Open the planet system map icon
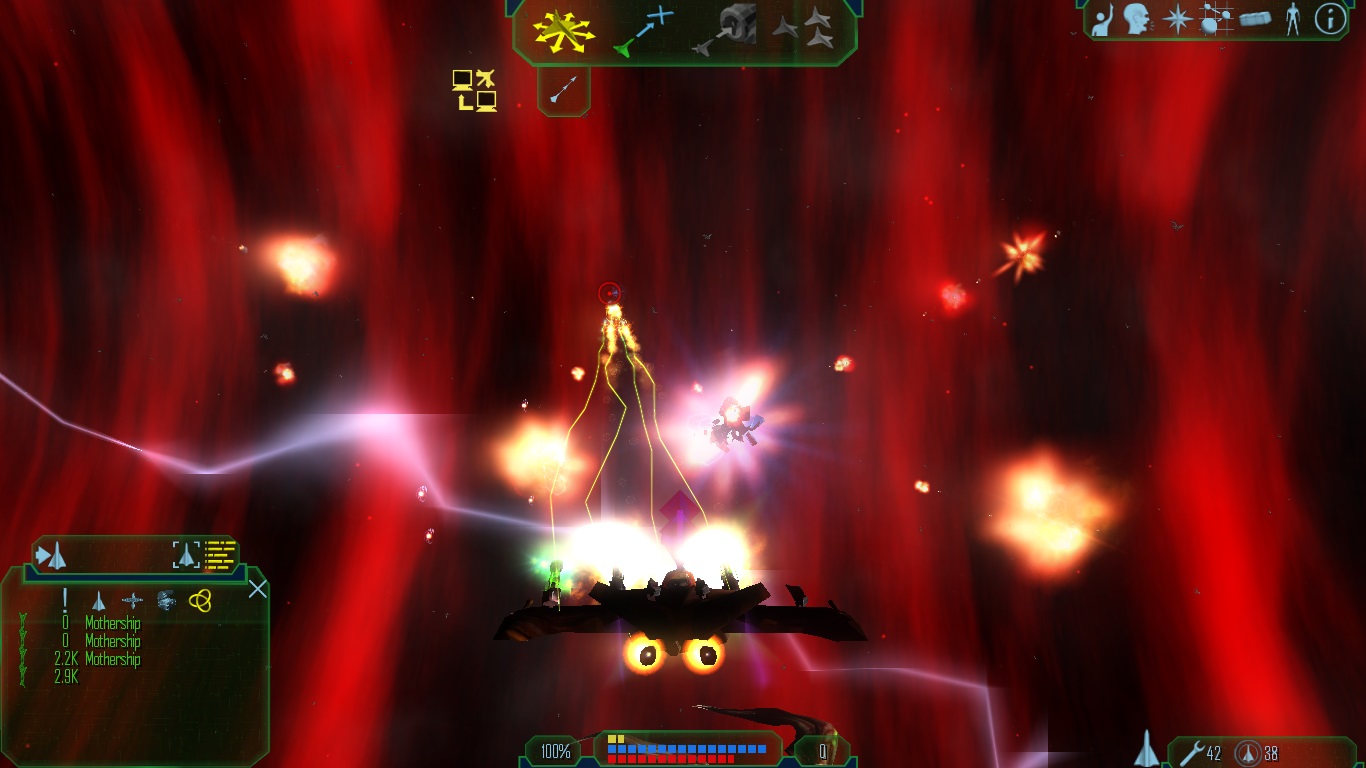 1216,20
